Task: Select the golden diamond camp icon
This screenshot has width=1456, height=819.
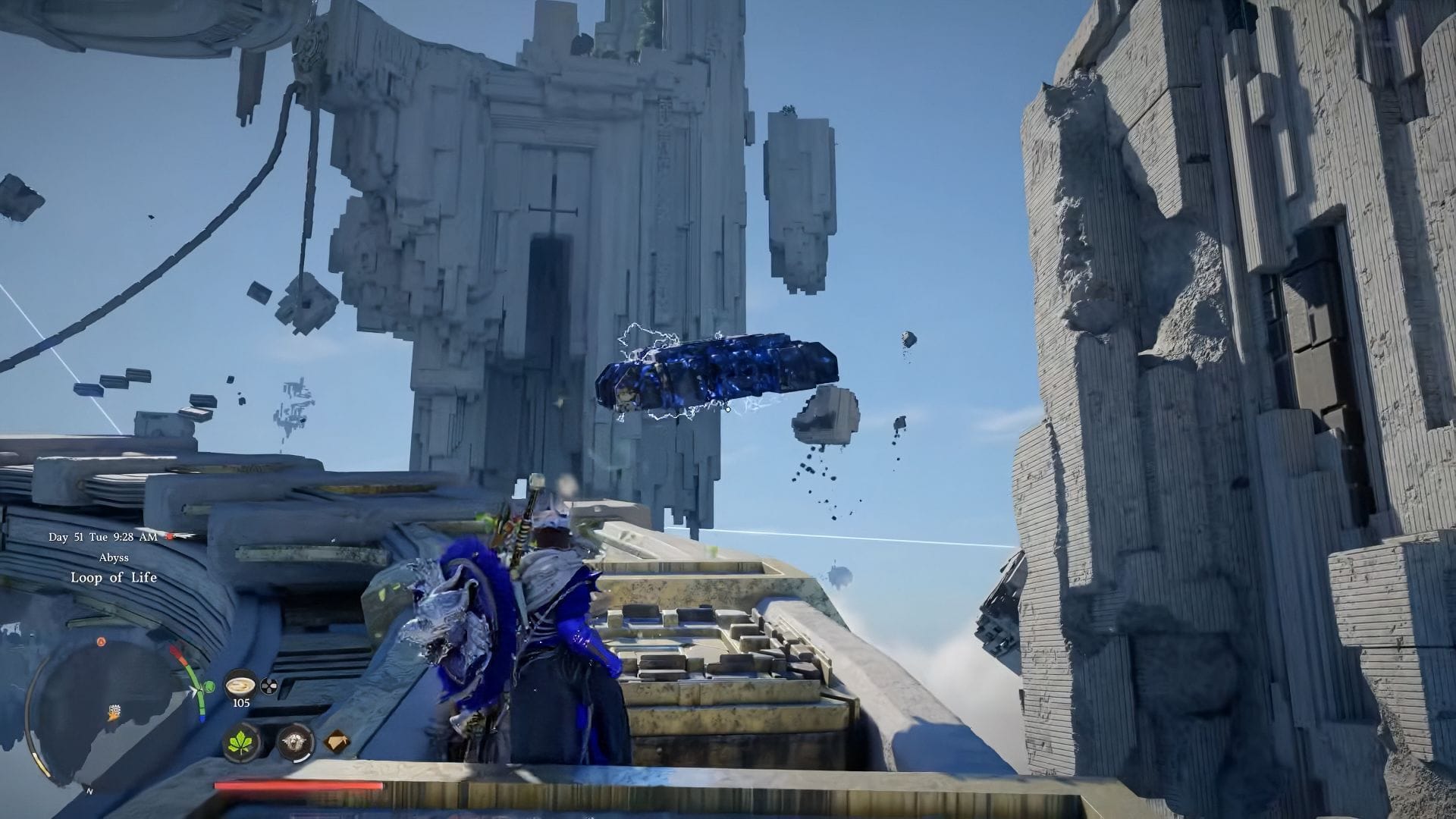Action: 337,742
